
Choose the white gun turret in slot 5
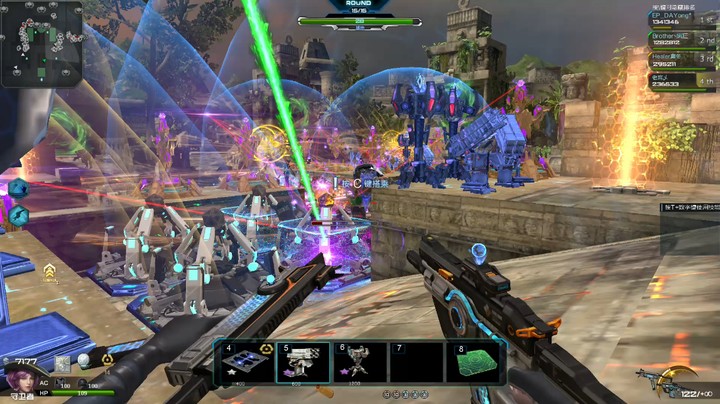pos(303,364)
